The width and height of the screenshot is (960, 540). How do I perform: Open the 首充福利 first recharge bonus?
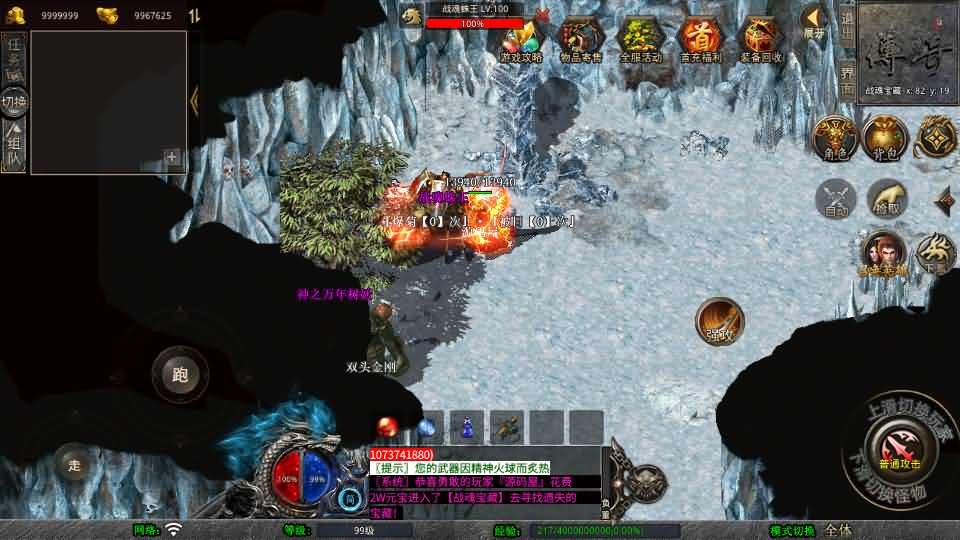click(x=700, y=40)
